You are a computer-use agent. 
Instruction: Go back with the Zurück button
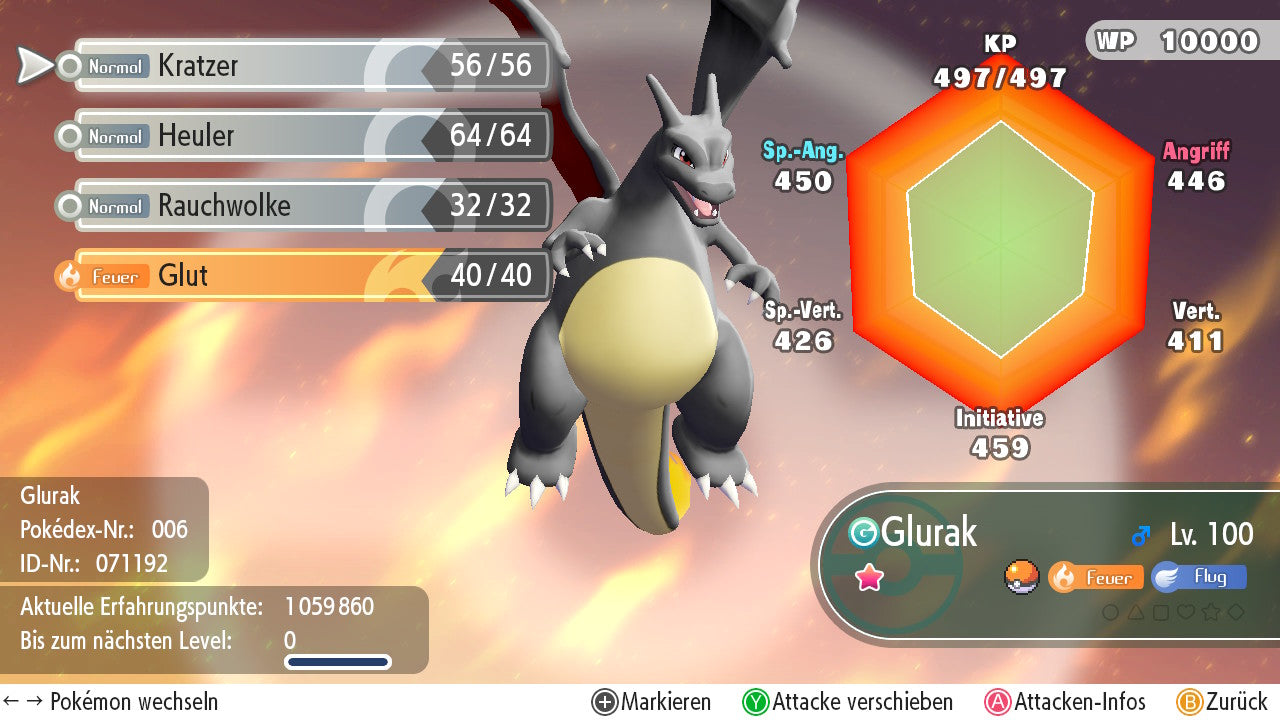(x=1222, y=702)
